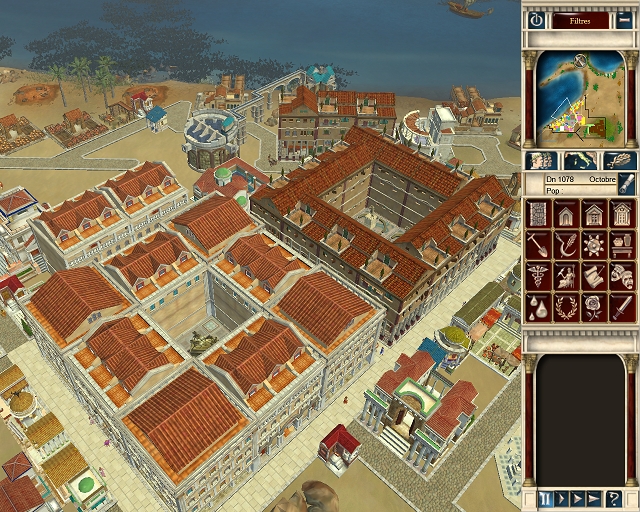Open the sickle and wheat farming category
Viewport: 640px width, 512px height.
point(566,245)
